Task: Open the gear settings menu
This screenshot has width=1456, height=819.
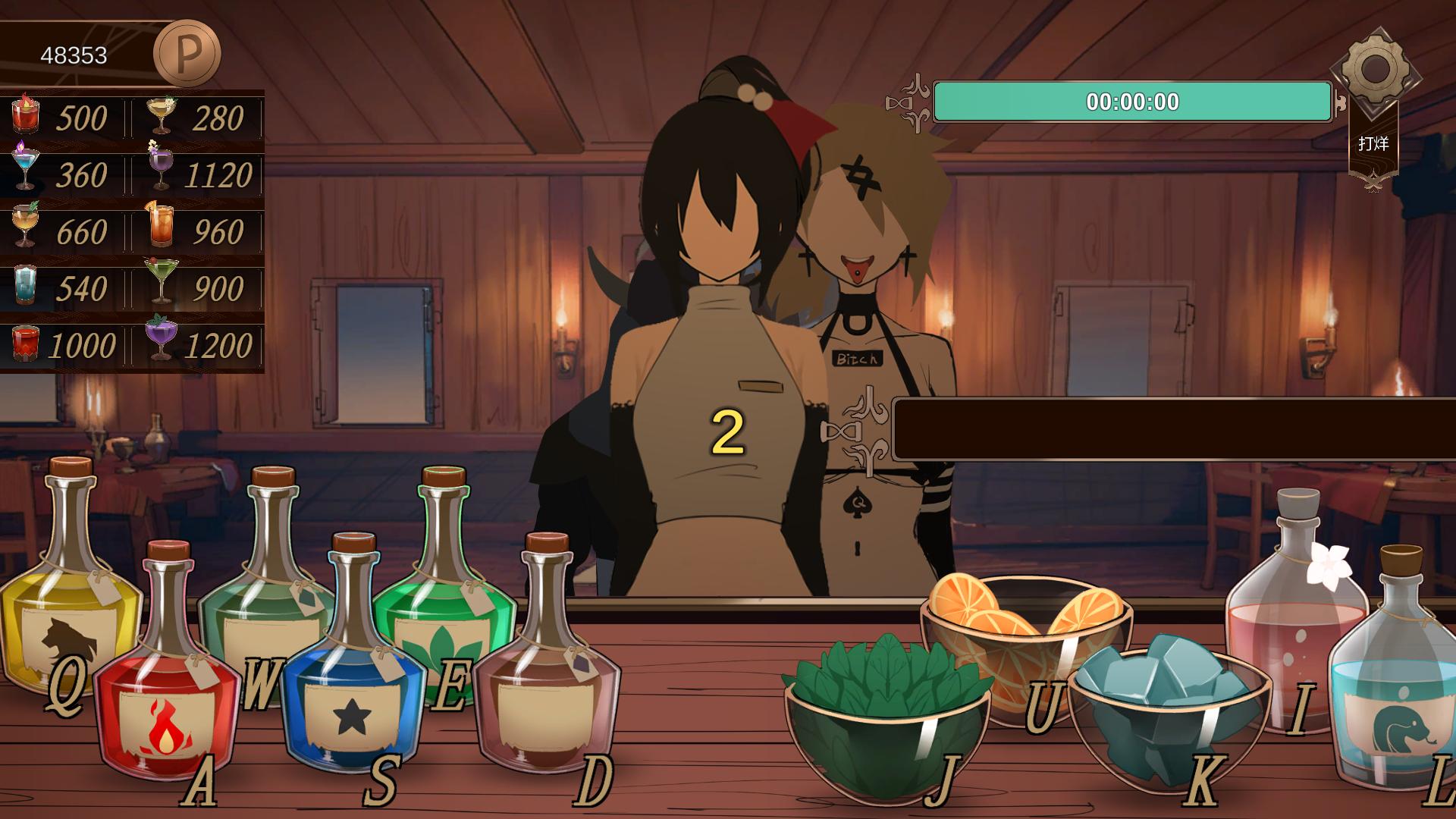Action: click(x=1374, y=71)
